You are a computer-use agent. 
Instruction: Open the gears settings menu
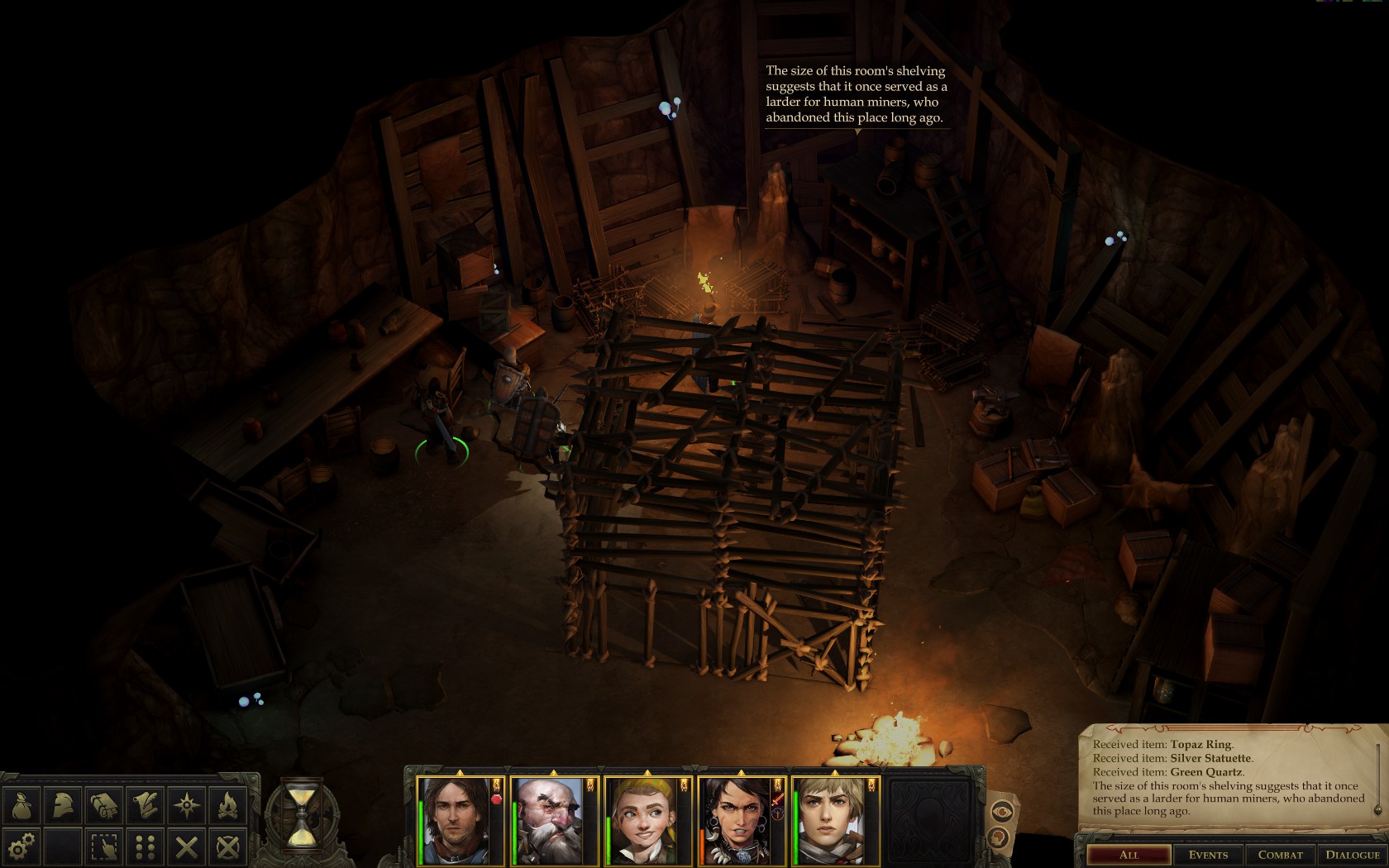click(21, 847)
